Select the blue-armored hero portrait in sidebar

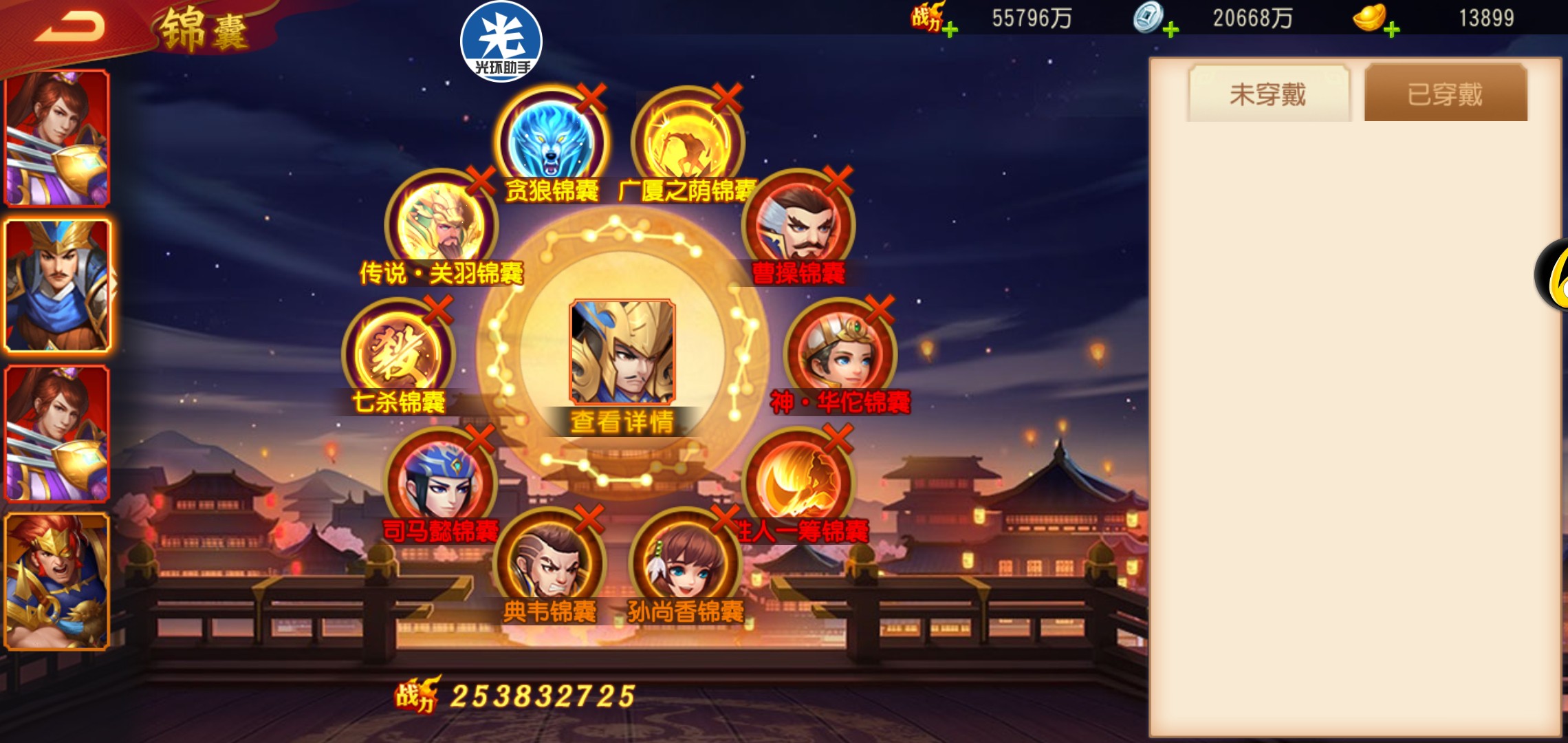pos(58,285)
